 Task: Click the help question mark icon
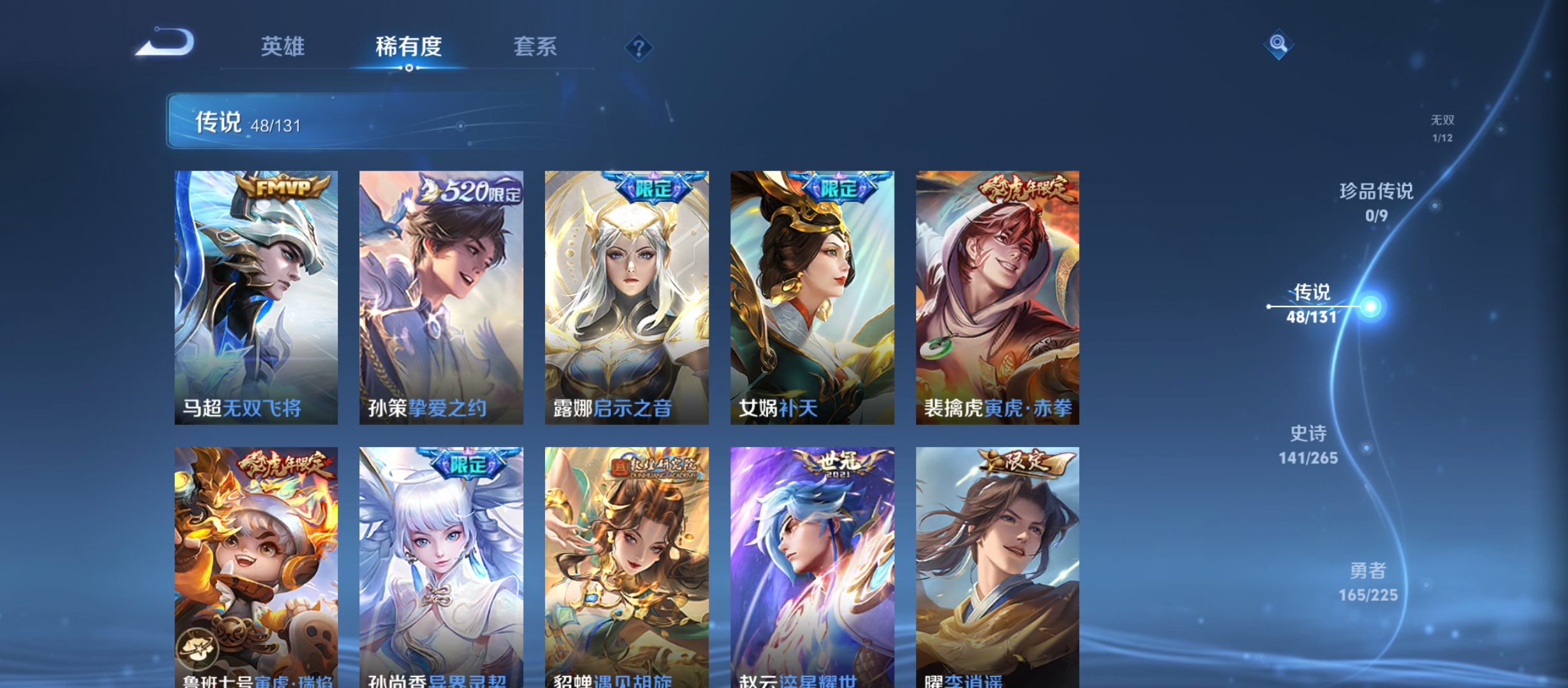point(638,47)
